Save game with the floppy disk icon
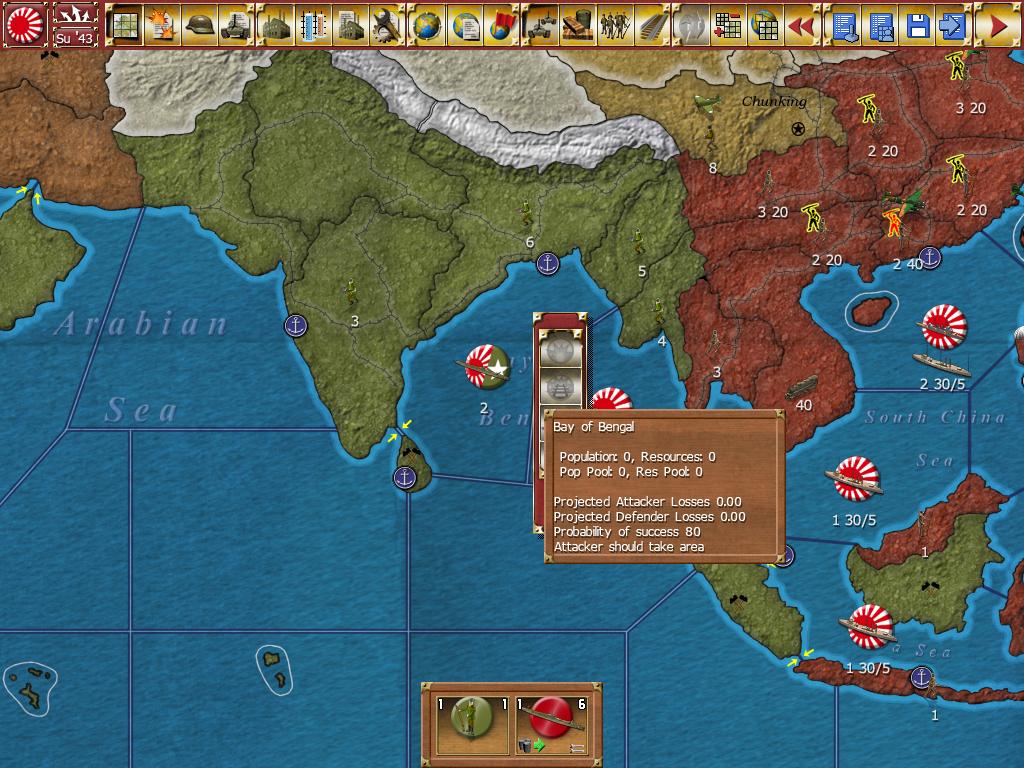 tap(916, 25)
